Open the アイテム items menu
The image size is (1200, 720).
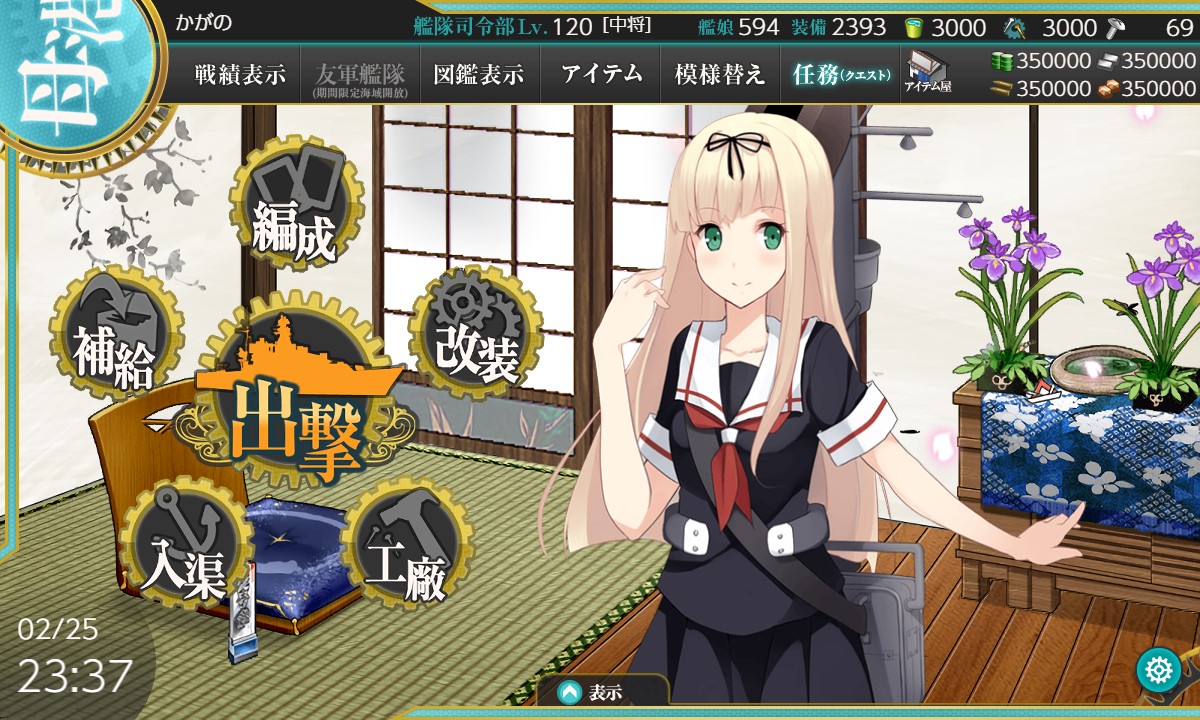click(x=601, y=75)
